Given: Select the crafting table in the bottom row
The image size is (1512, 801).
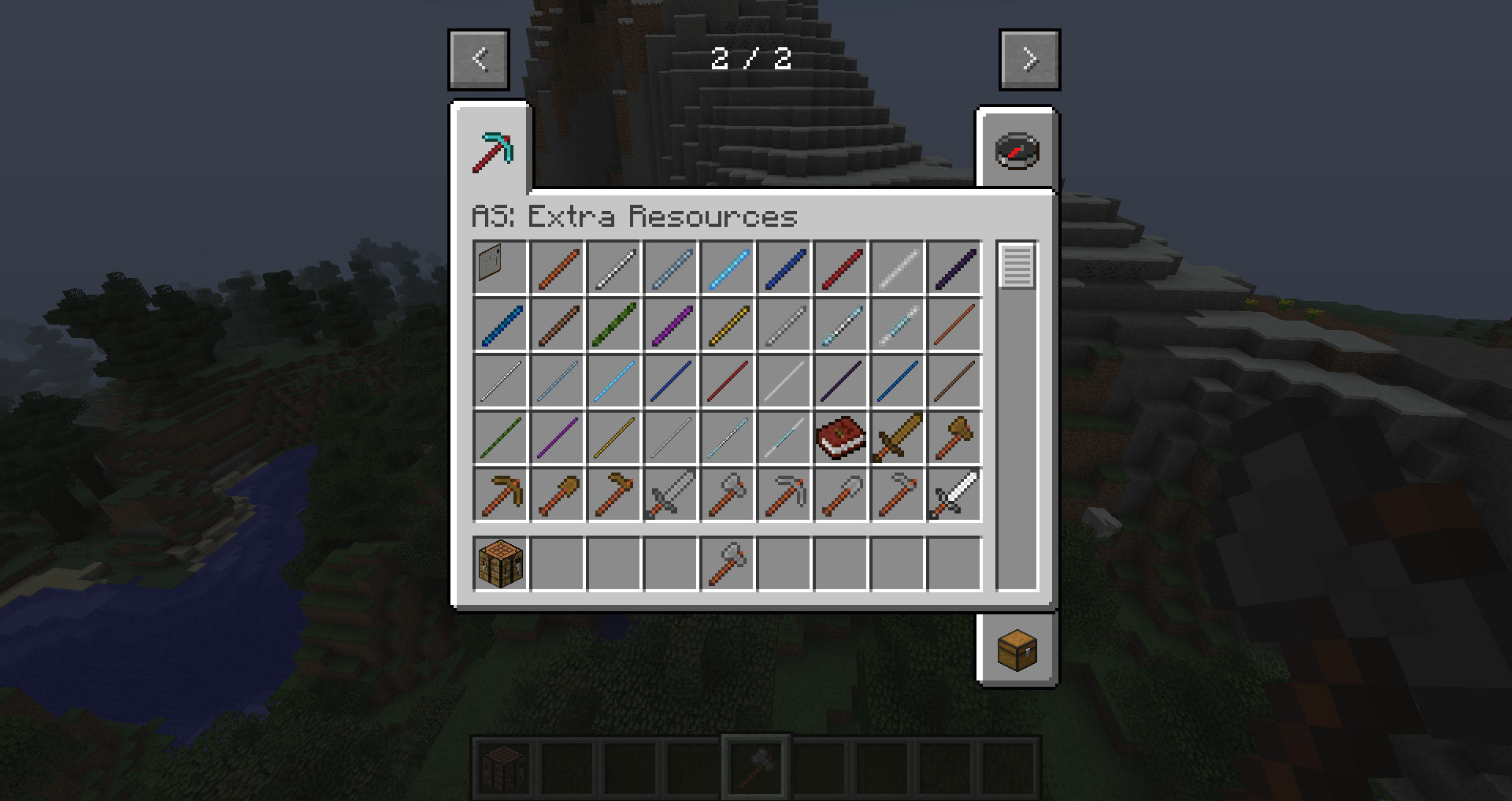Looking at the screenshot, I should click(499, 563).
